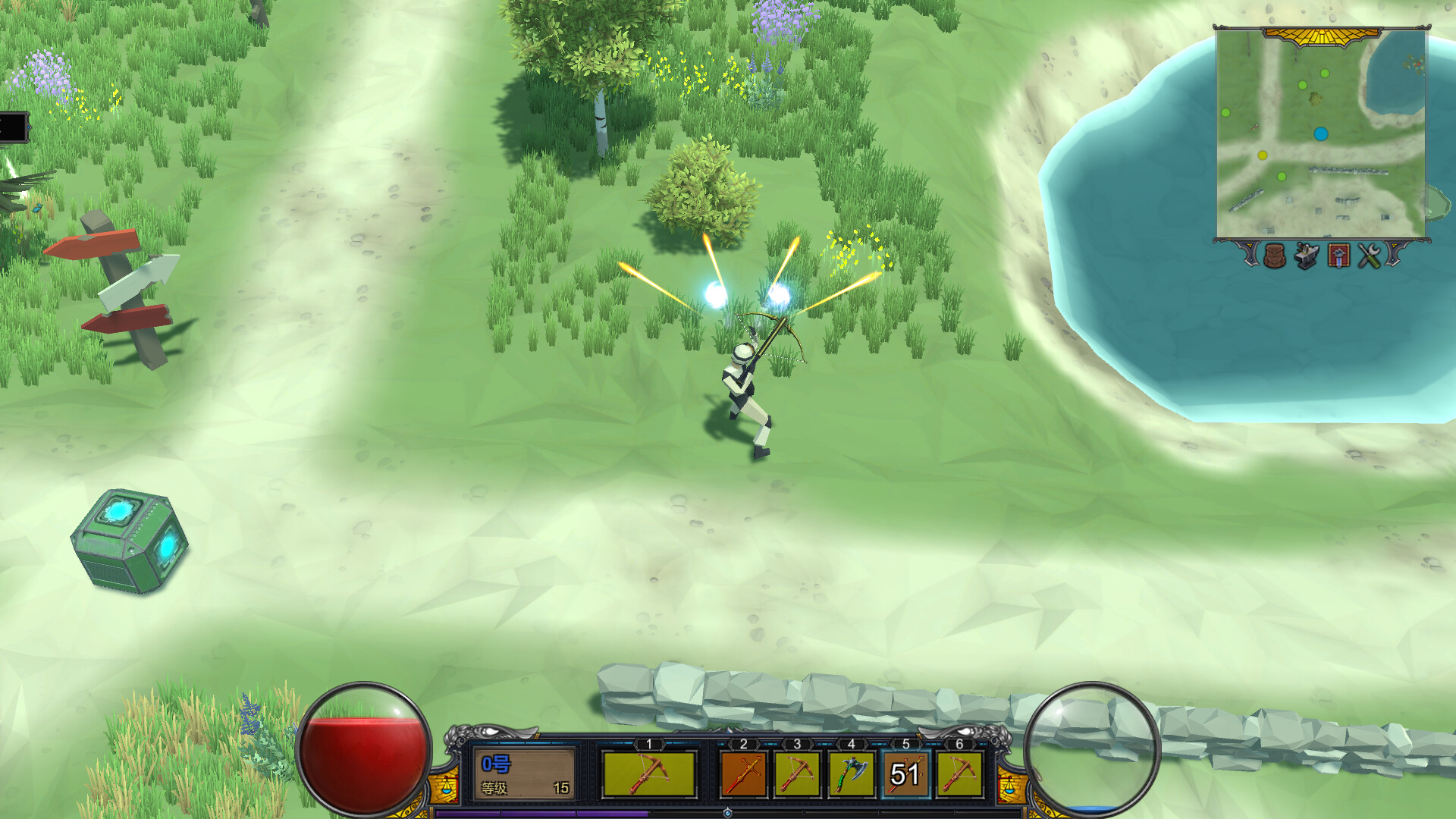The image size is (1456, 819).
Task: Open the backpack inventory icon below the minimap
Action: [x=1275, y=256]
